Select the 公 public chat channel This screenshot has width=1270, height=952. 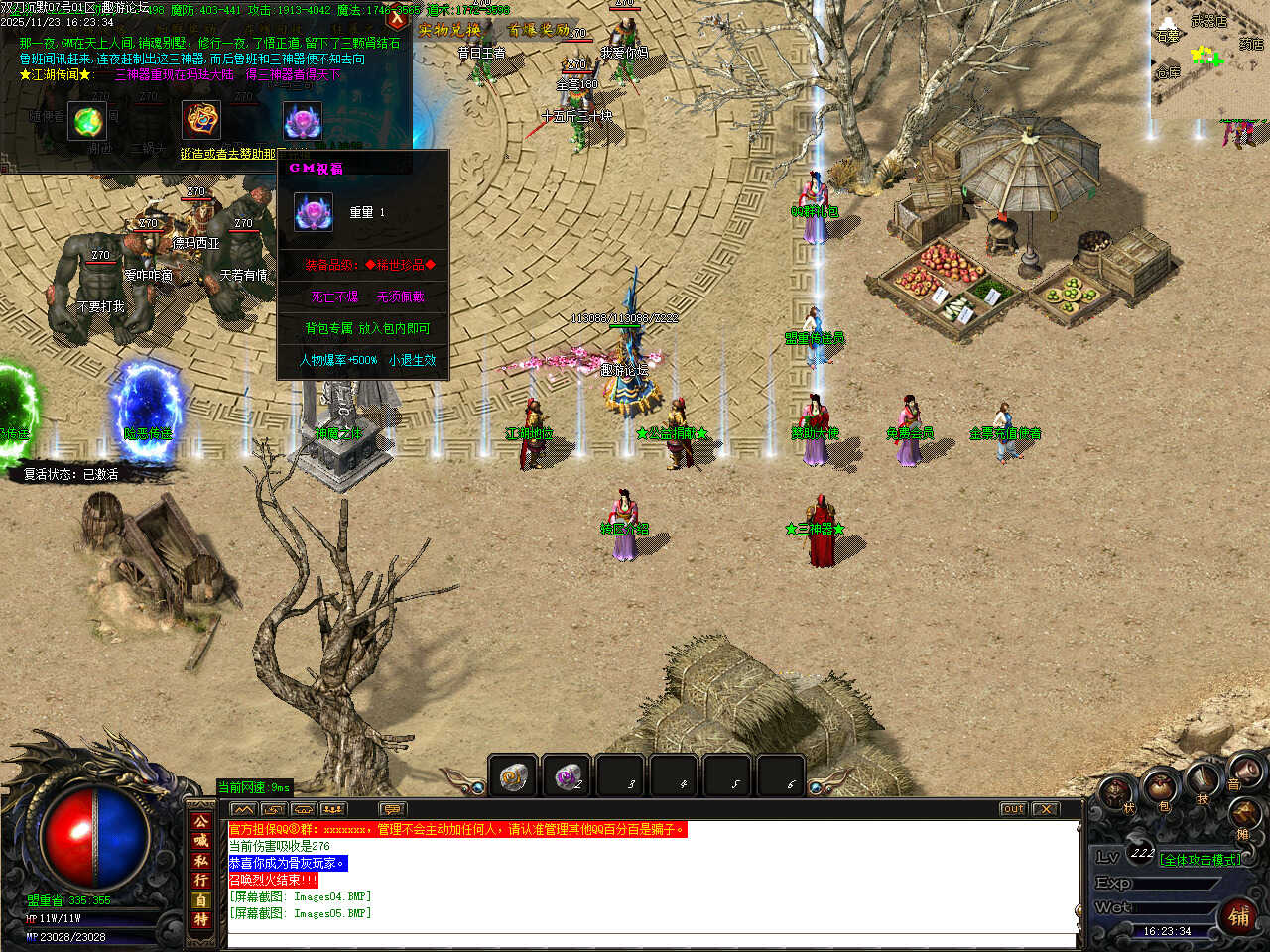click(x=201, y=822)
